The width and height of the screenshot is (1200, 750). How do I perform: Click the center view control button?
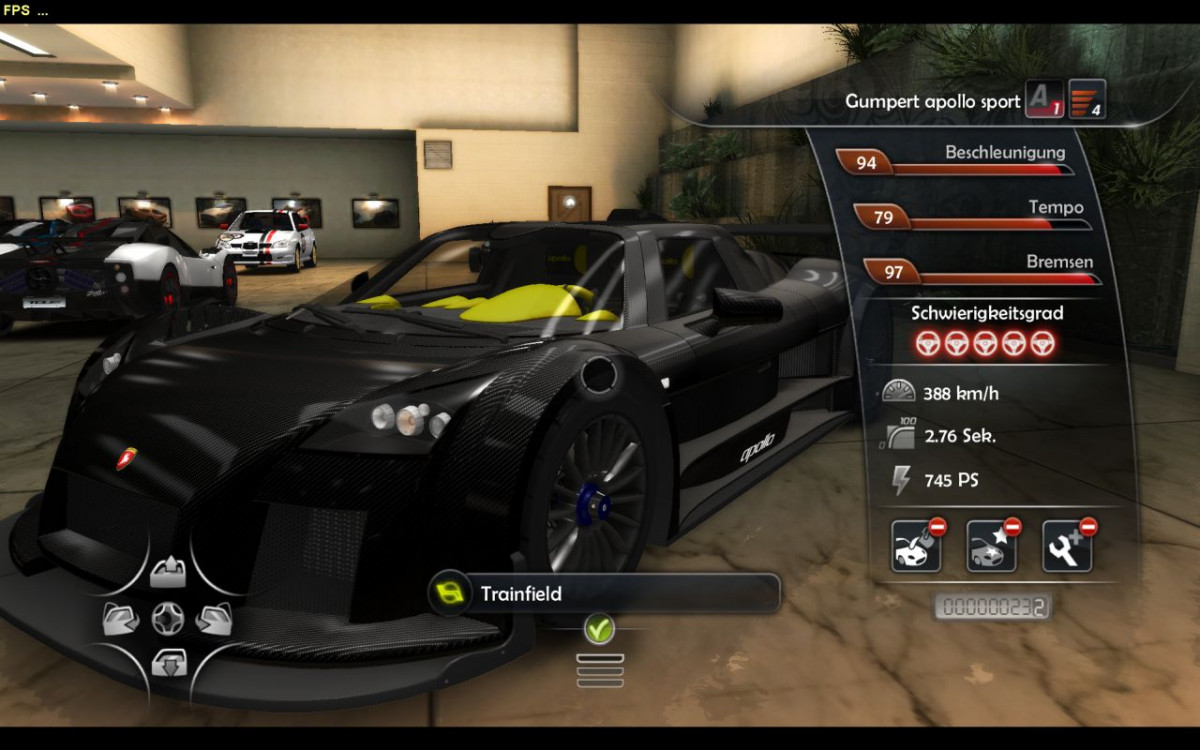168,619
